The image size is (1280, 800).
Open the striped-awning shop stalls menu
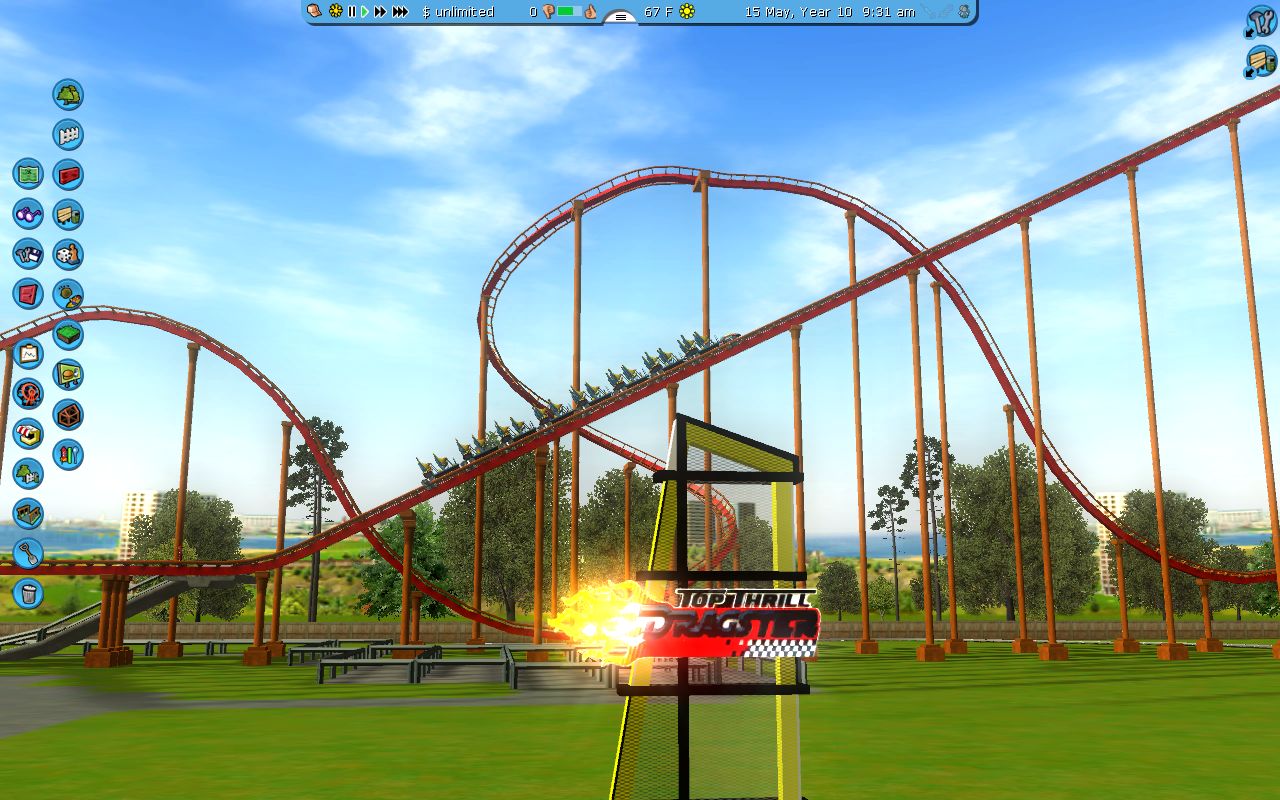coord(28,434)
